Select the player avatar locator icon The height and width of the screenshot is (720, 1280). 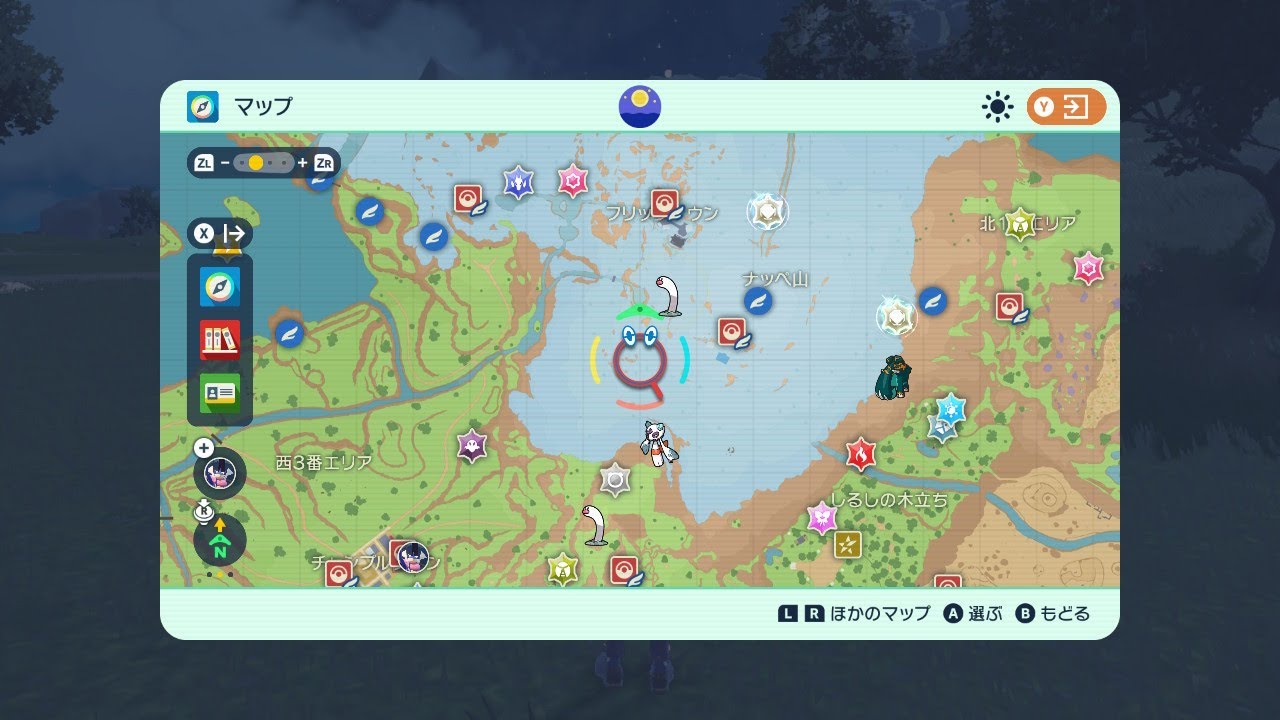coord(220,473)
